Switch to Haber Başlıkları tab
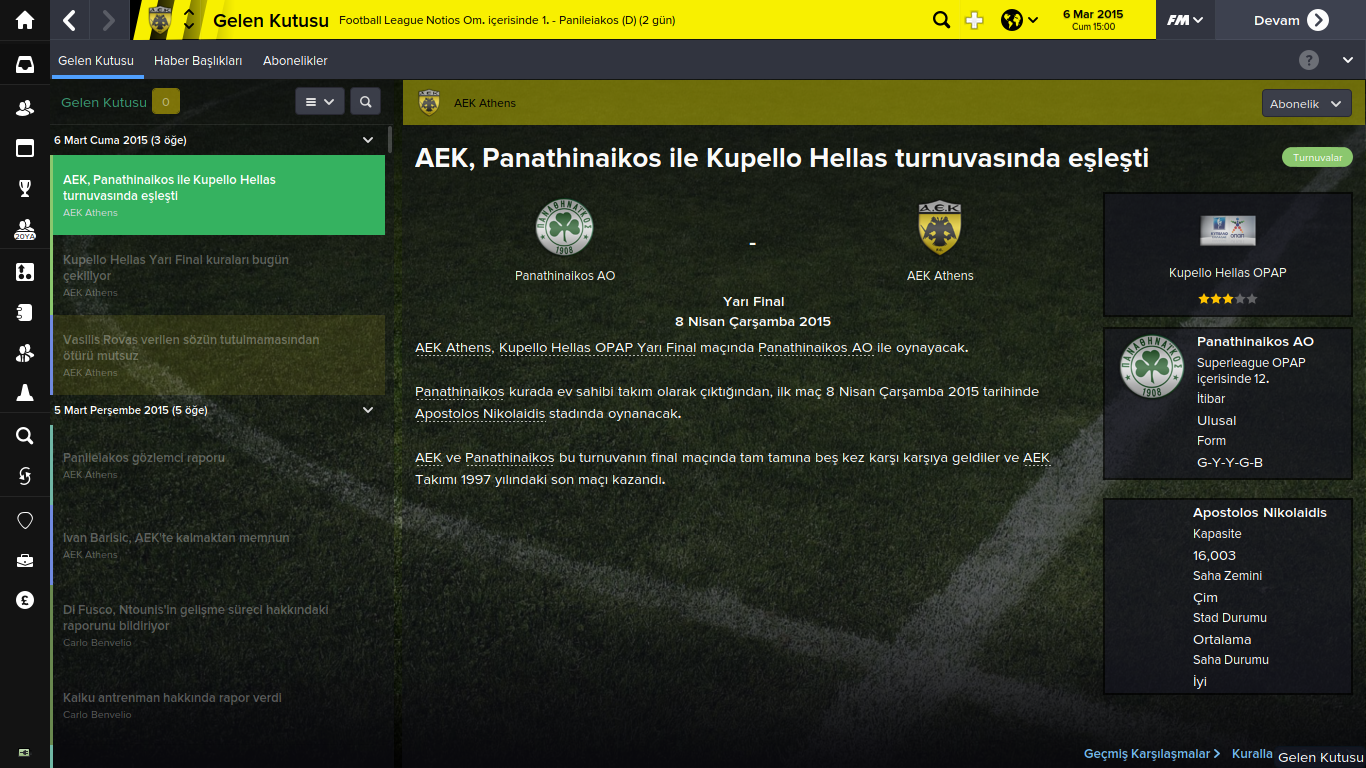1366x768 pixels. [198, 61]
